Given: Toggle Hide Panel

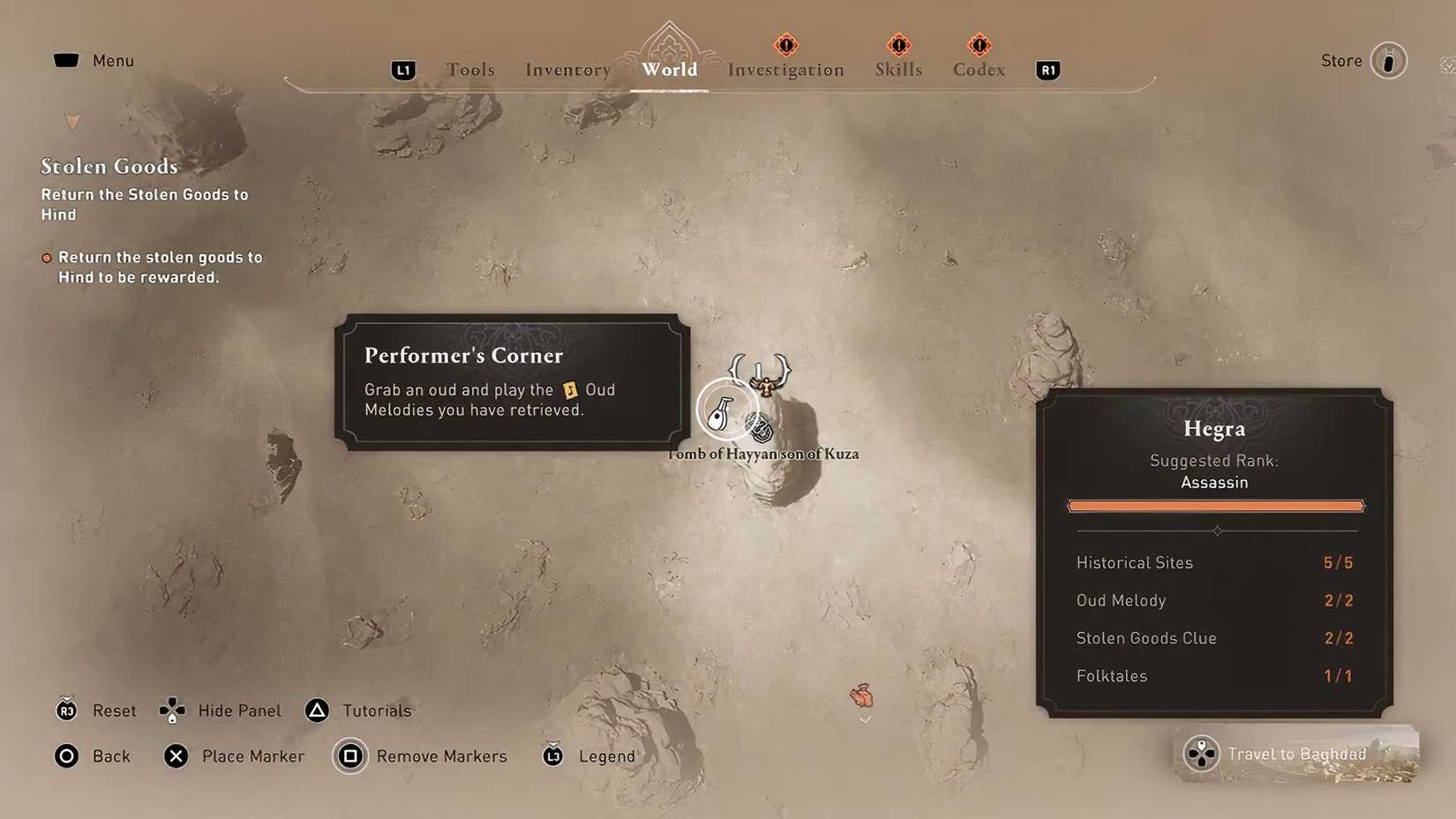Looking at the screenshot, I should click(x=219, y=710).
